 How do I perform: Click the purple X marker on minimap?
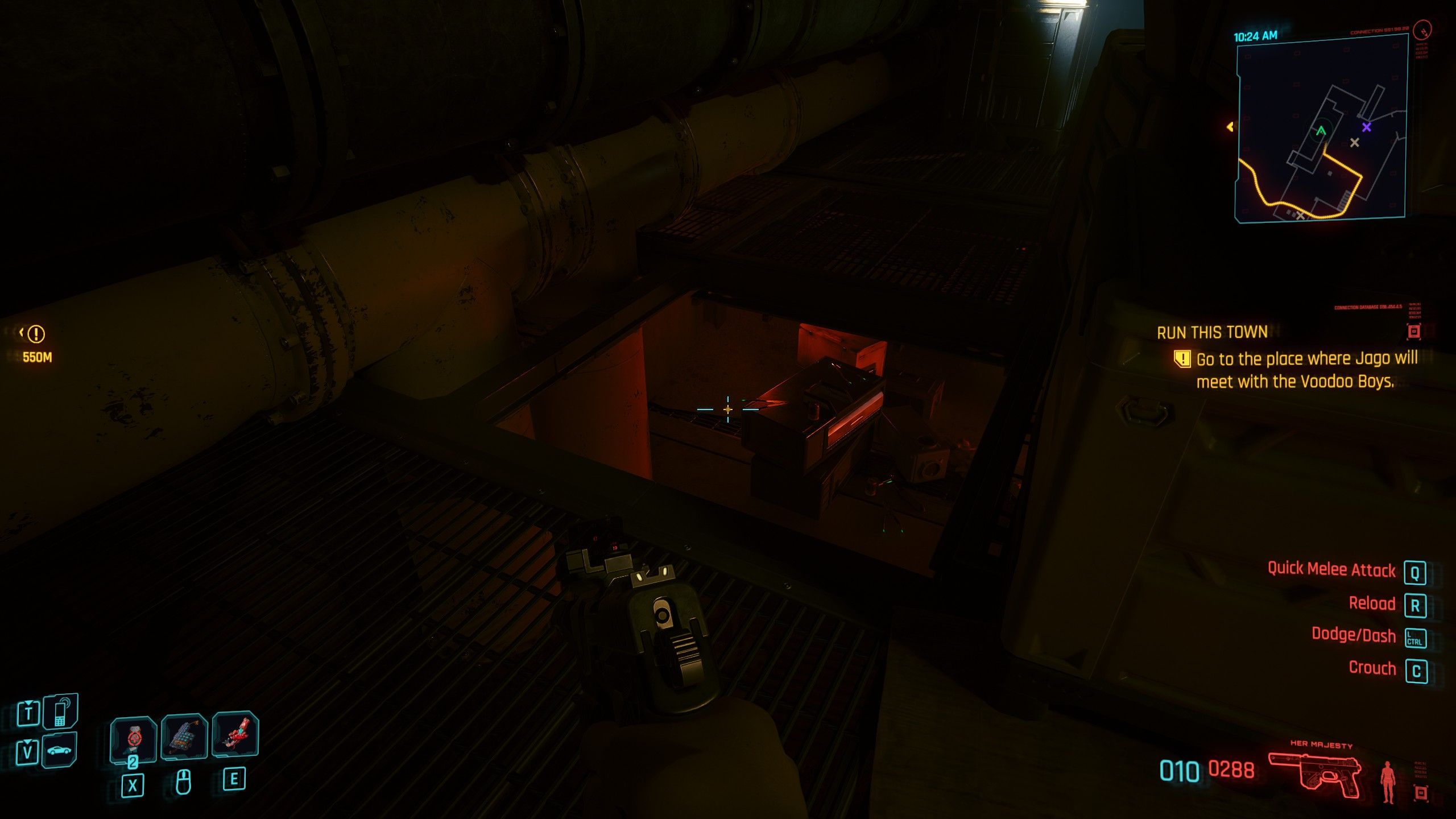[1366, 127]
